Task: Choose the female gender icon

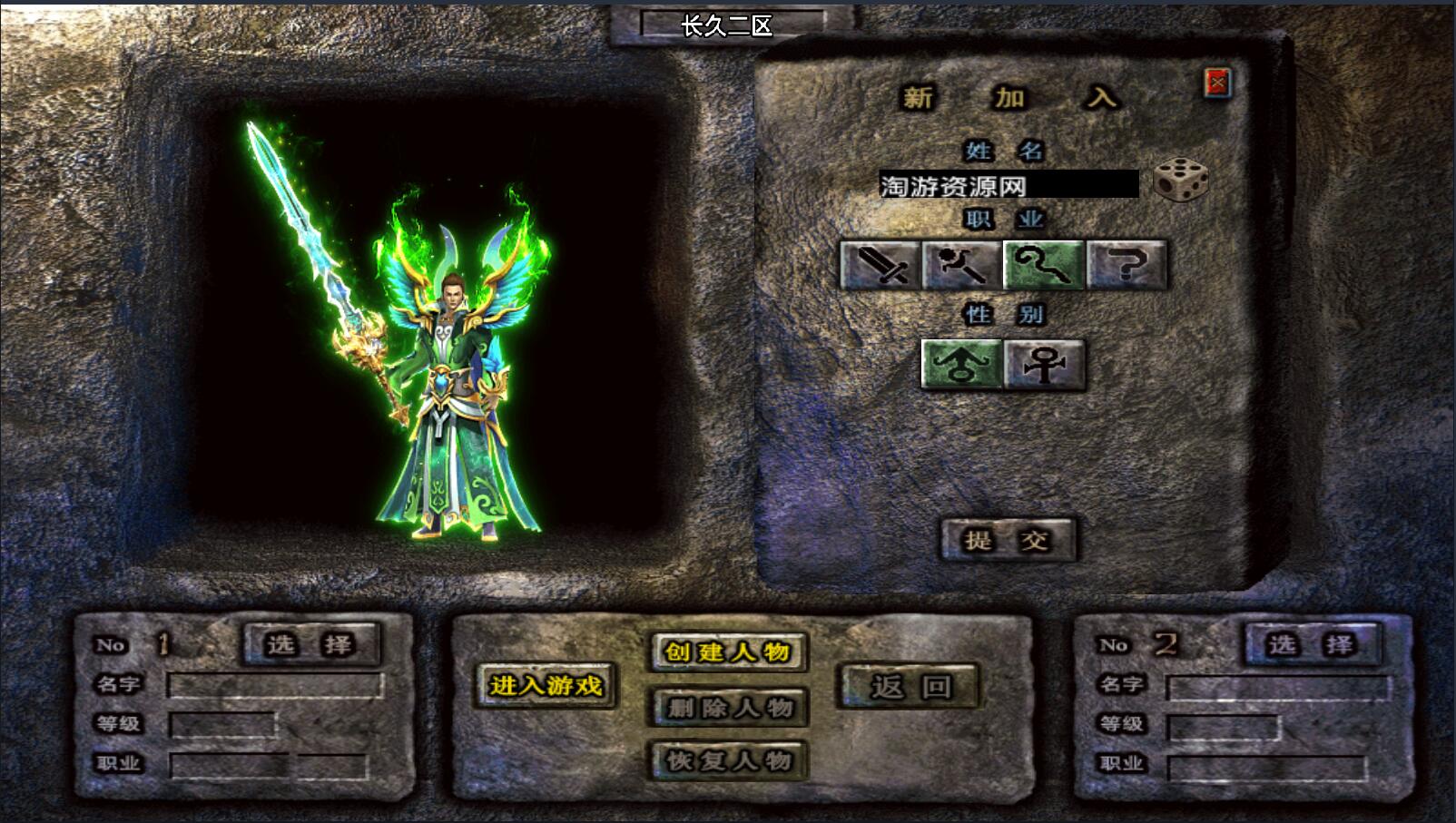Action: coord(1044,365)
